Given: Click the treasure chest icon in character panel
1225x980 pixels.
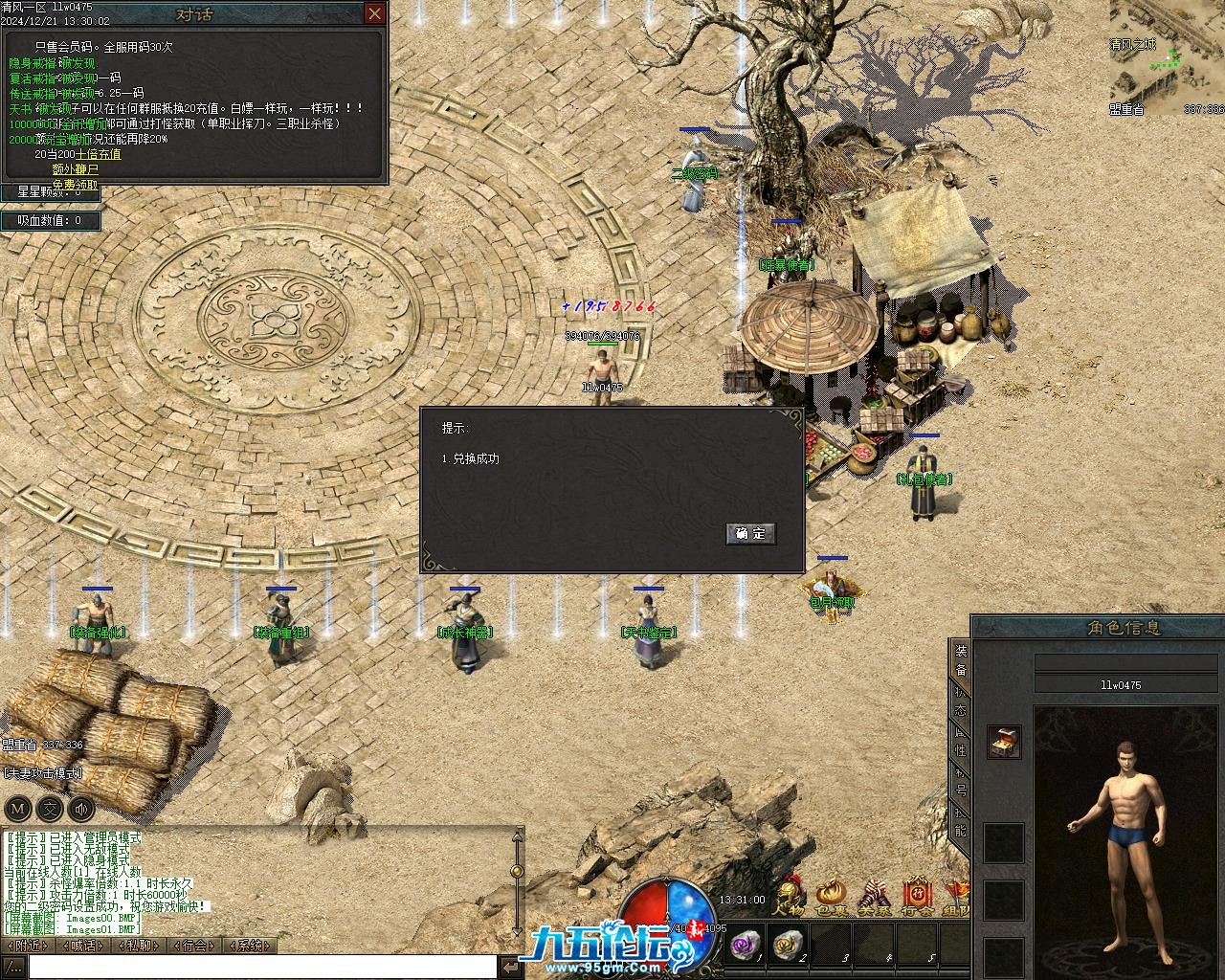Looking at the screenshot, I should 1004,741.
